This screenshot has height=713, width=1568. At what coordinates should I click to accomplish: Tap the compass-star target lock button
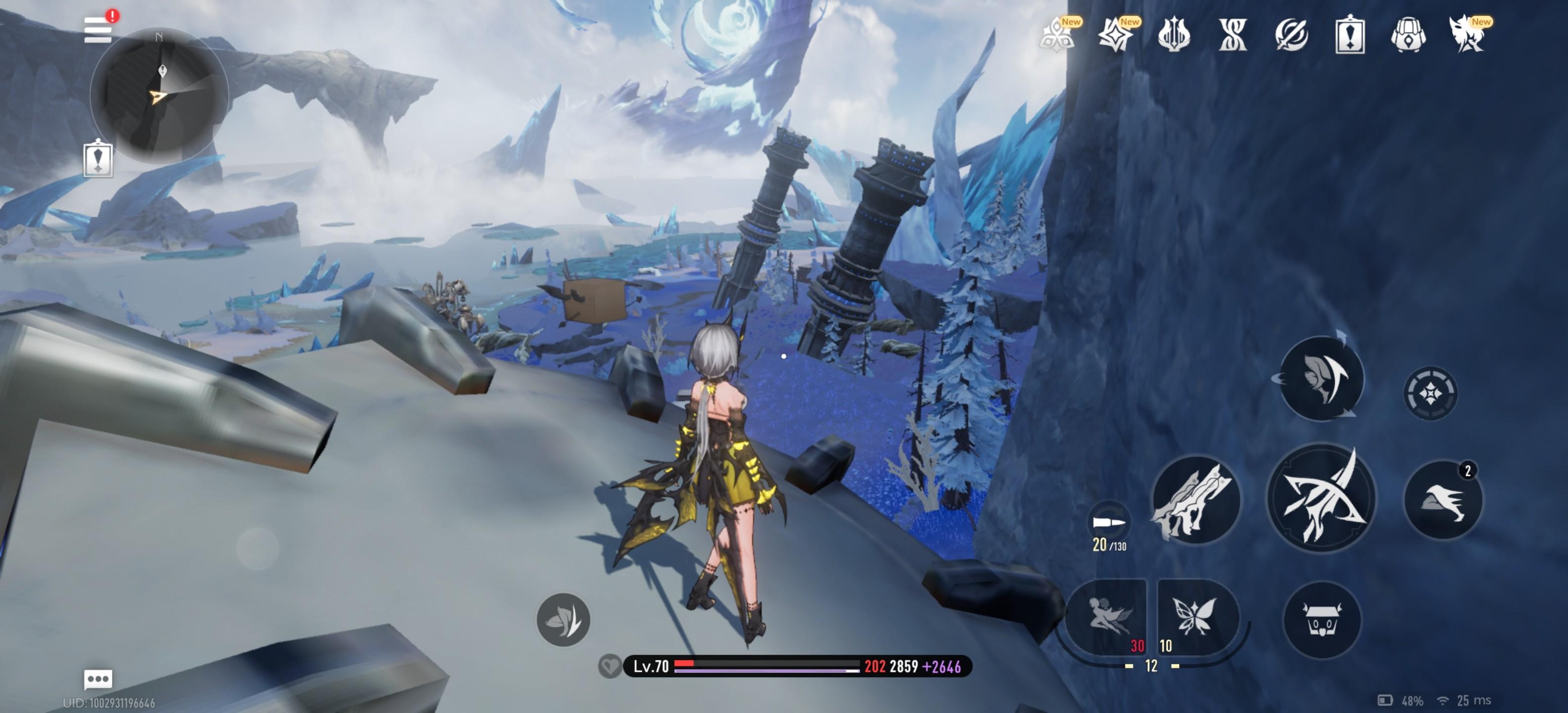tap(1430, 393)
